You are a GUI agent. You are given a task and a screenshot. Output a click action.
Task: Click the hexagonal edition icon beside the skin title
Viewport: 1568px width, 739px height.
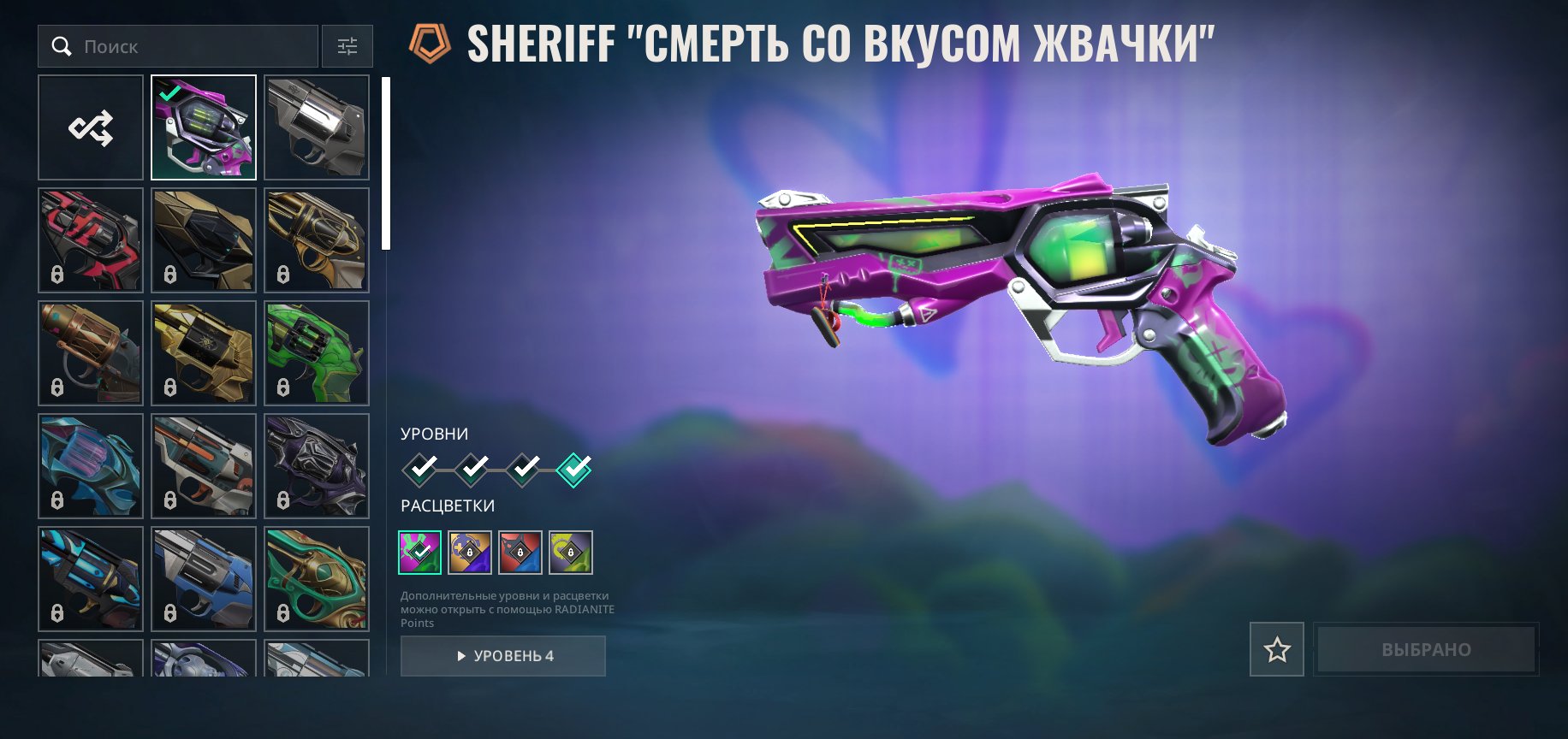(x=427, y=40)
